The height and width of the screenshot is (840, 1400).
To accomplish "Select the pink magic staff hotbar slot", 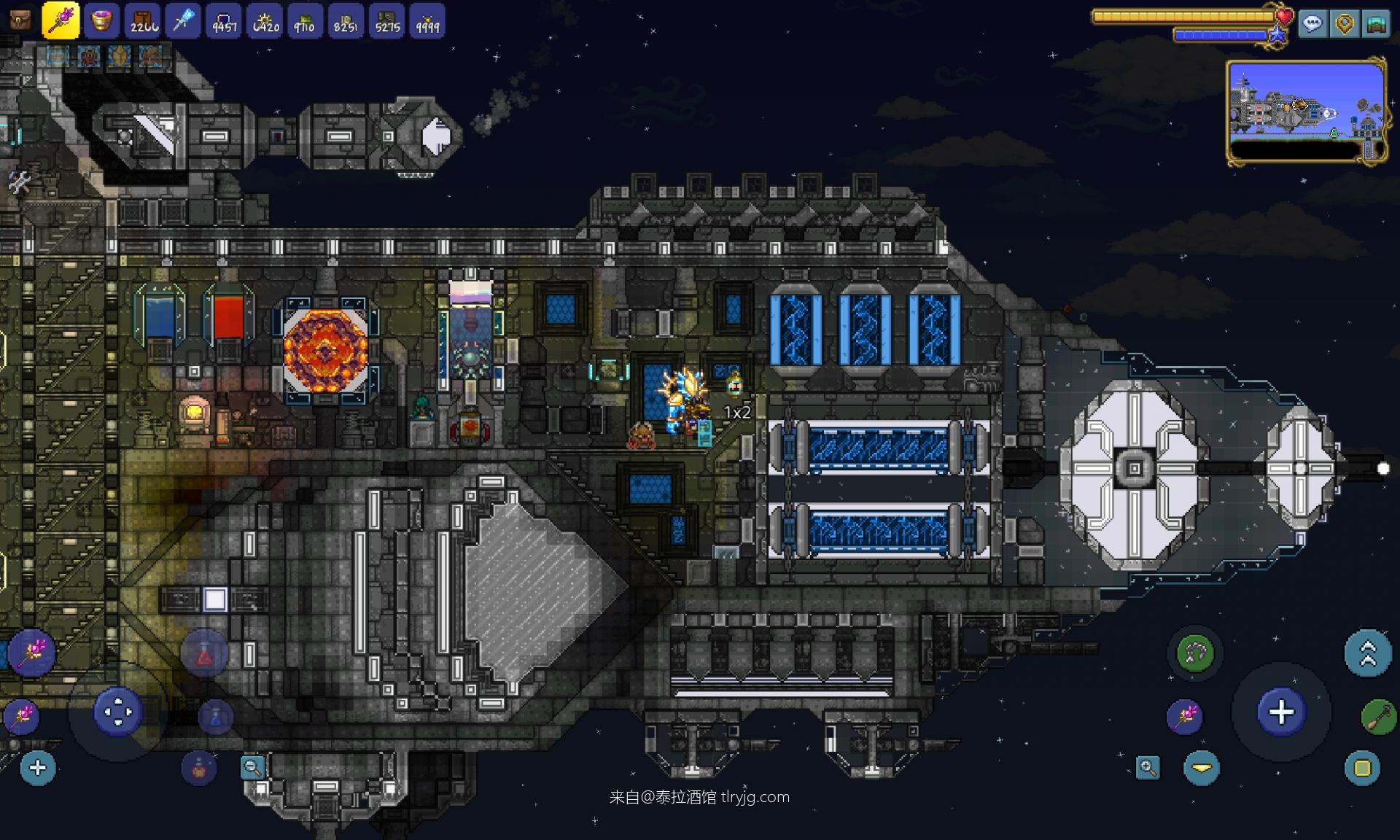I will [61, 20].
